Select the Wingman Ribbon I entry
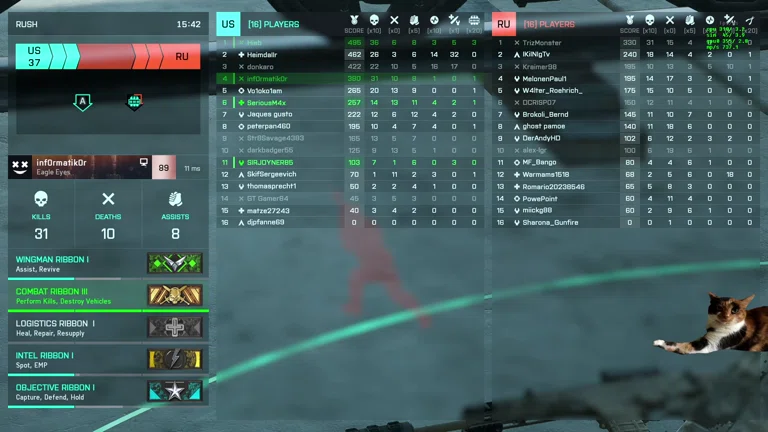The height and width of the screenshot is (432, 768). coord(108,264)
